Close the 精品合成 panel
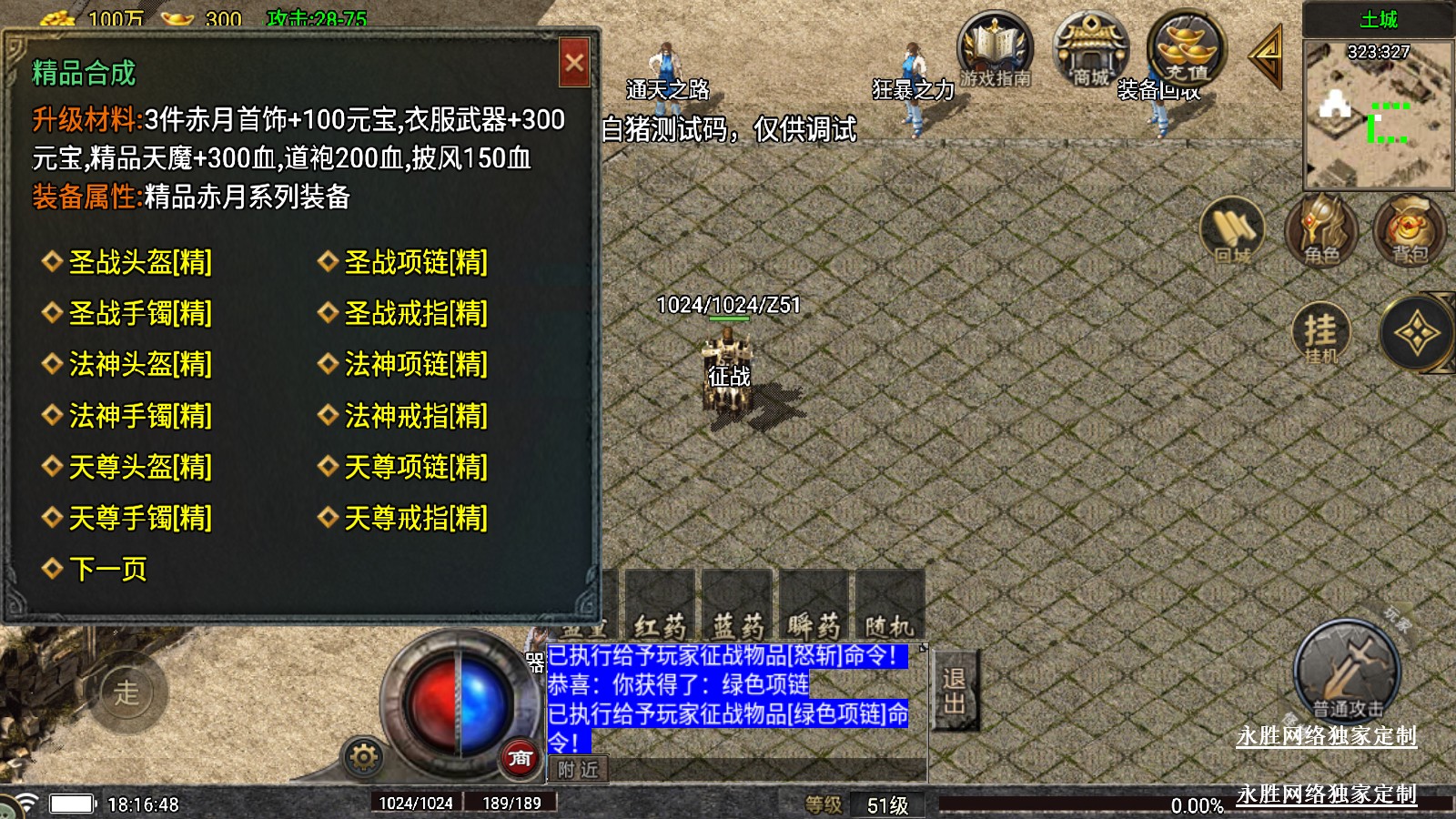The width and height of the screenshot is (1456, 819). point(574,63)
